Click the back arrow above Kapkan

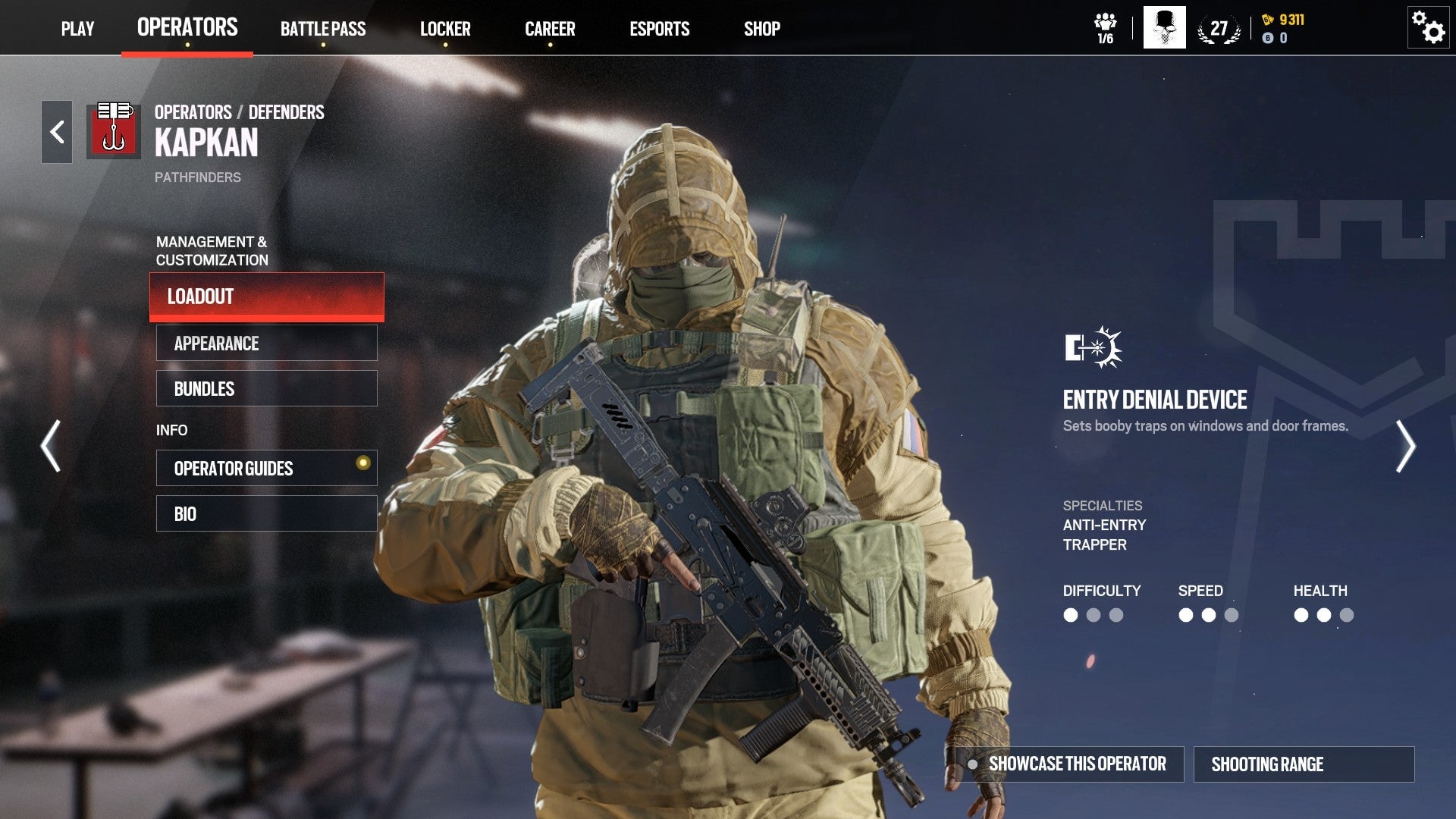55,130
